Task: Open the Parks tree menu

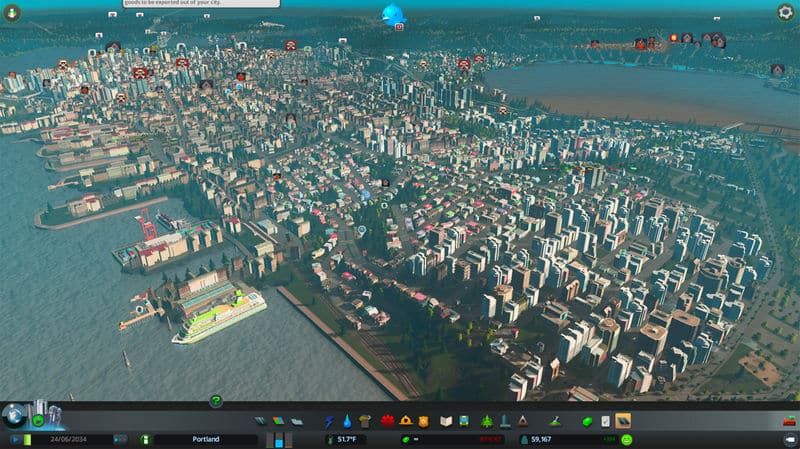Action: coord(487,421)
